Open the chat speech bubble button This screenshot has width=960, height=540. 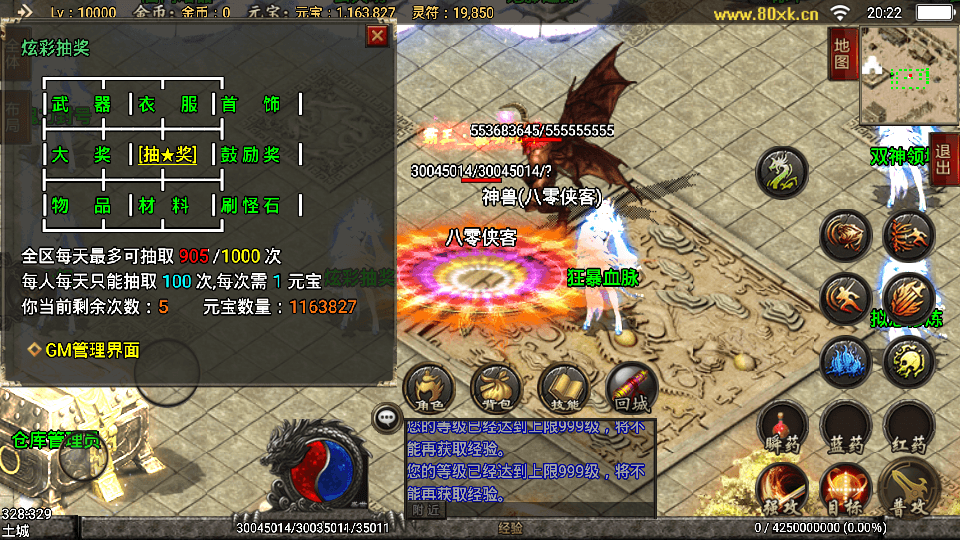point(386,417)
